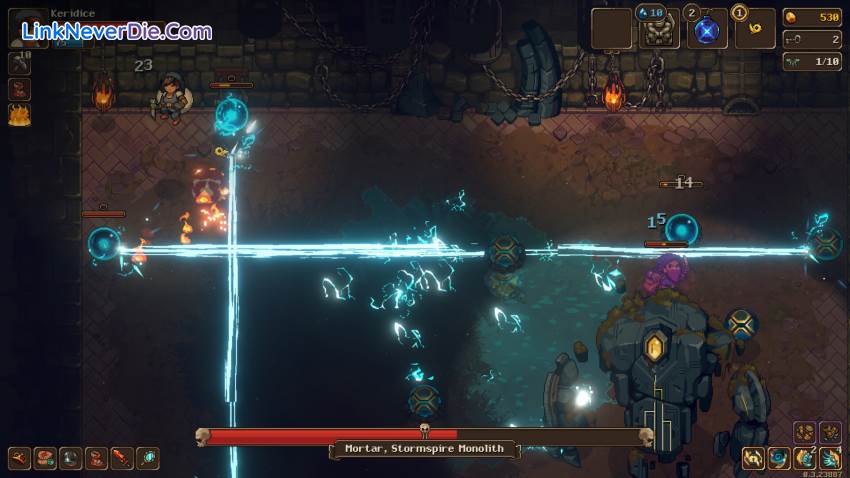This screenshot has height=478, width=850.
Task: Select the glass orb relic icon
Action: [71, 458]
